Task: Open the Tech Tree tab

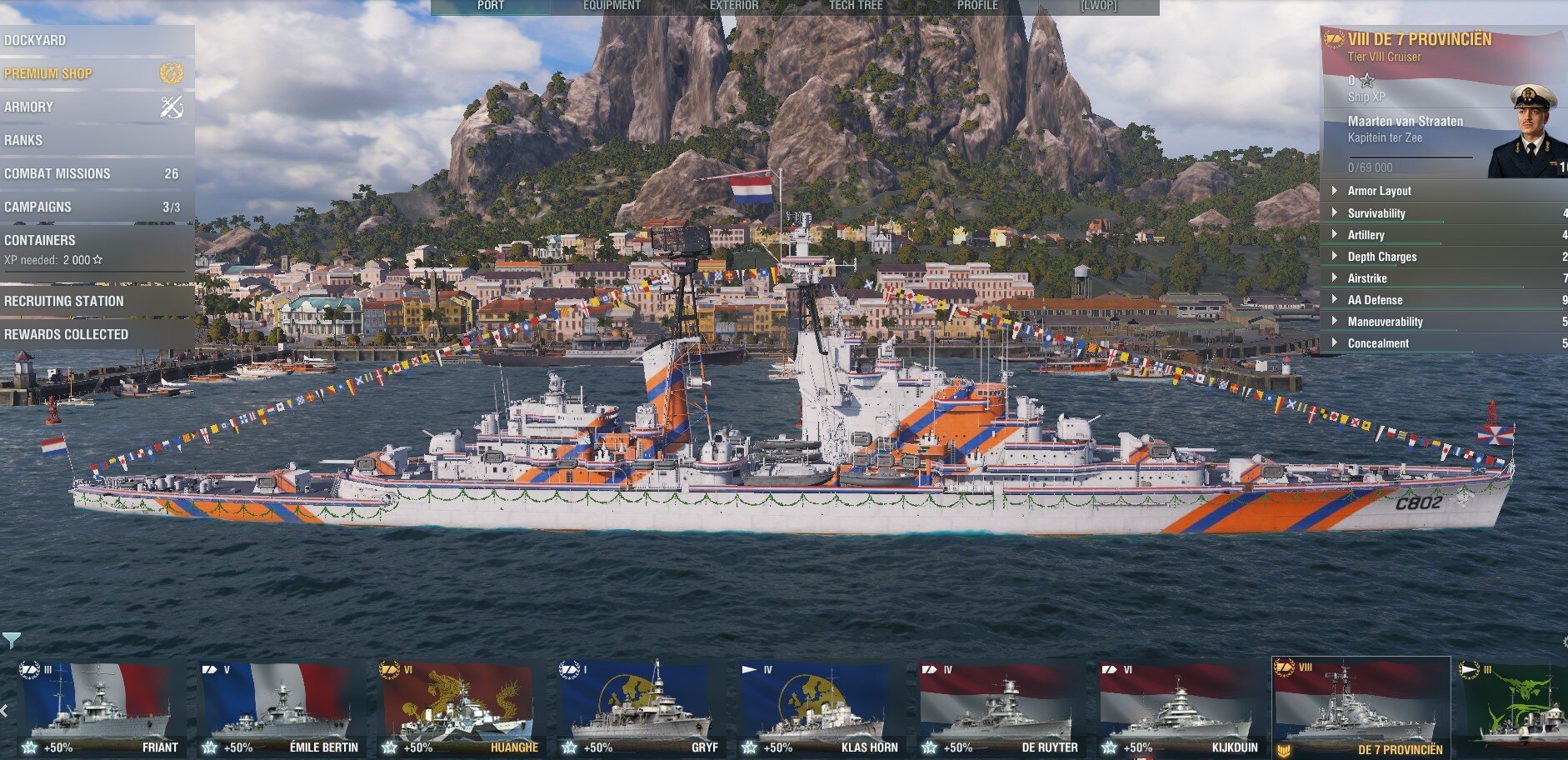Action: click(856, 6)
